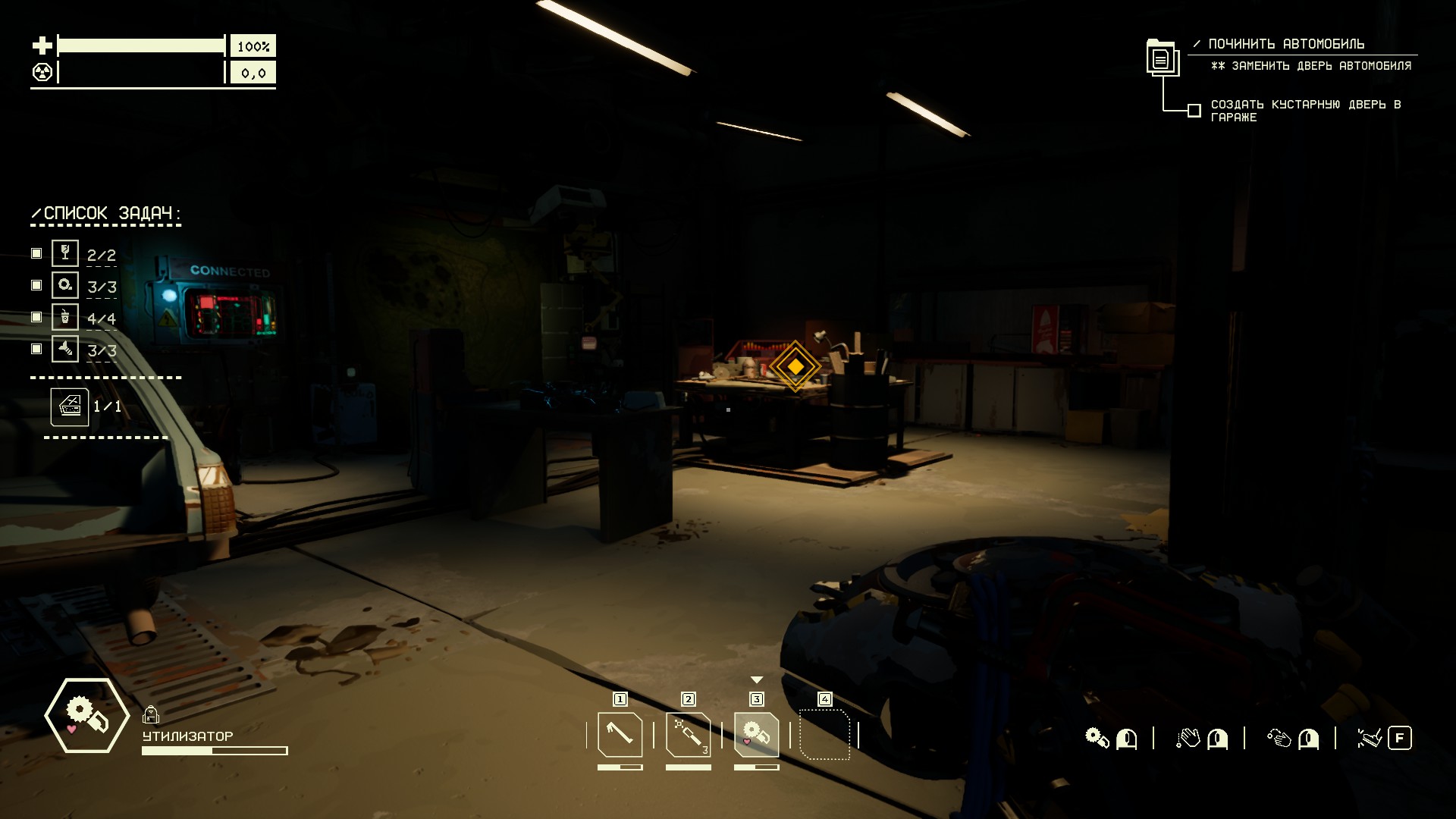Click the crude door blueprint 1/1 icon

[x=70, y=407]
